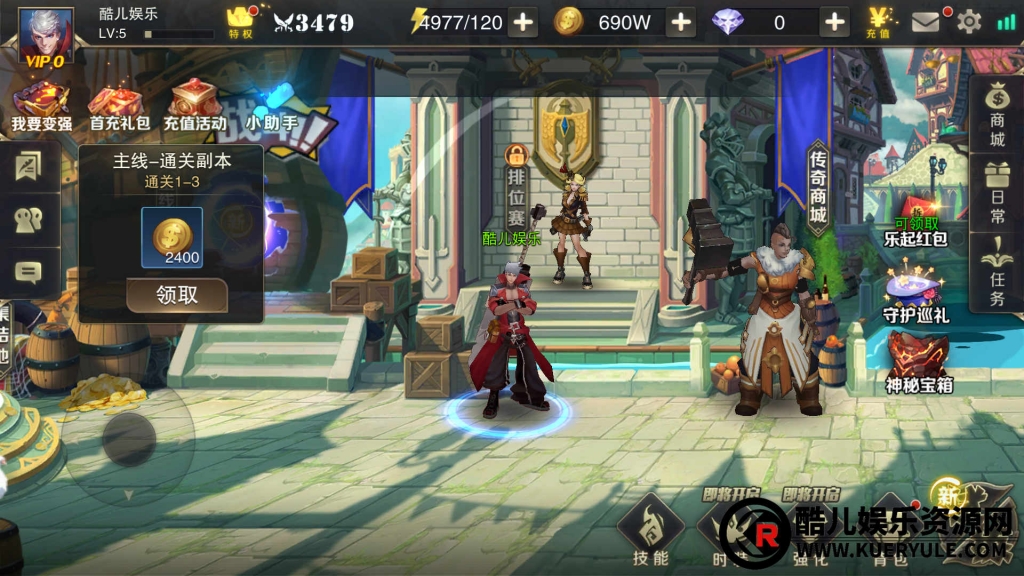Open the gear settings menu
Viewport: 1024px width, 576px height.
click(x=969, y=22)
